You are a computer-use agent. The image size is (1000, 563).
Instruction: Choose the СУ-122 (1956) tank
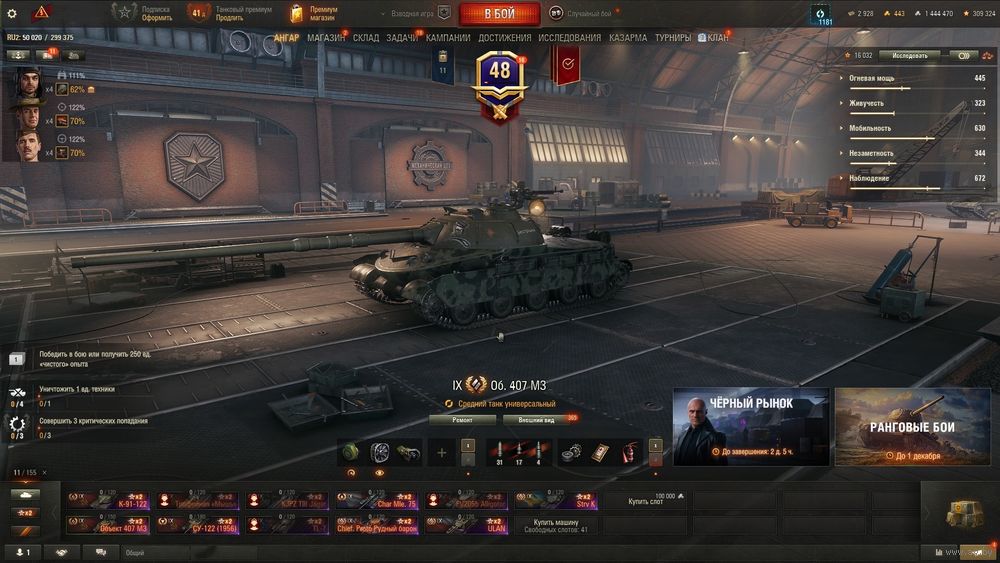coord(197,524)
